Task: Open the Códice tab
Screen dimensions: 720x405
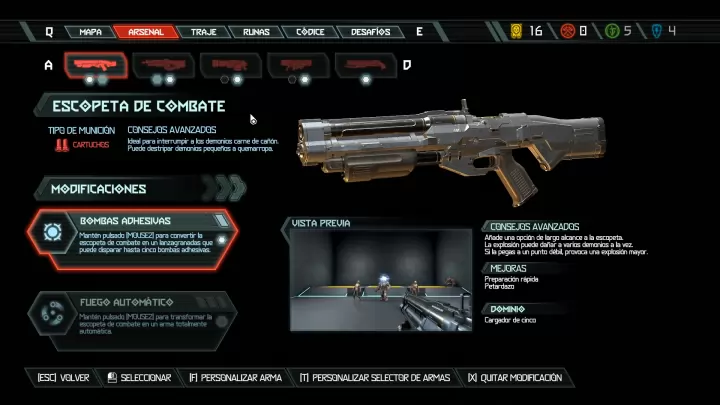Action: coord(310,31)
